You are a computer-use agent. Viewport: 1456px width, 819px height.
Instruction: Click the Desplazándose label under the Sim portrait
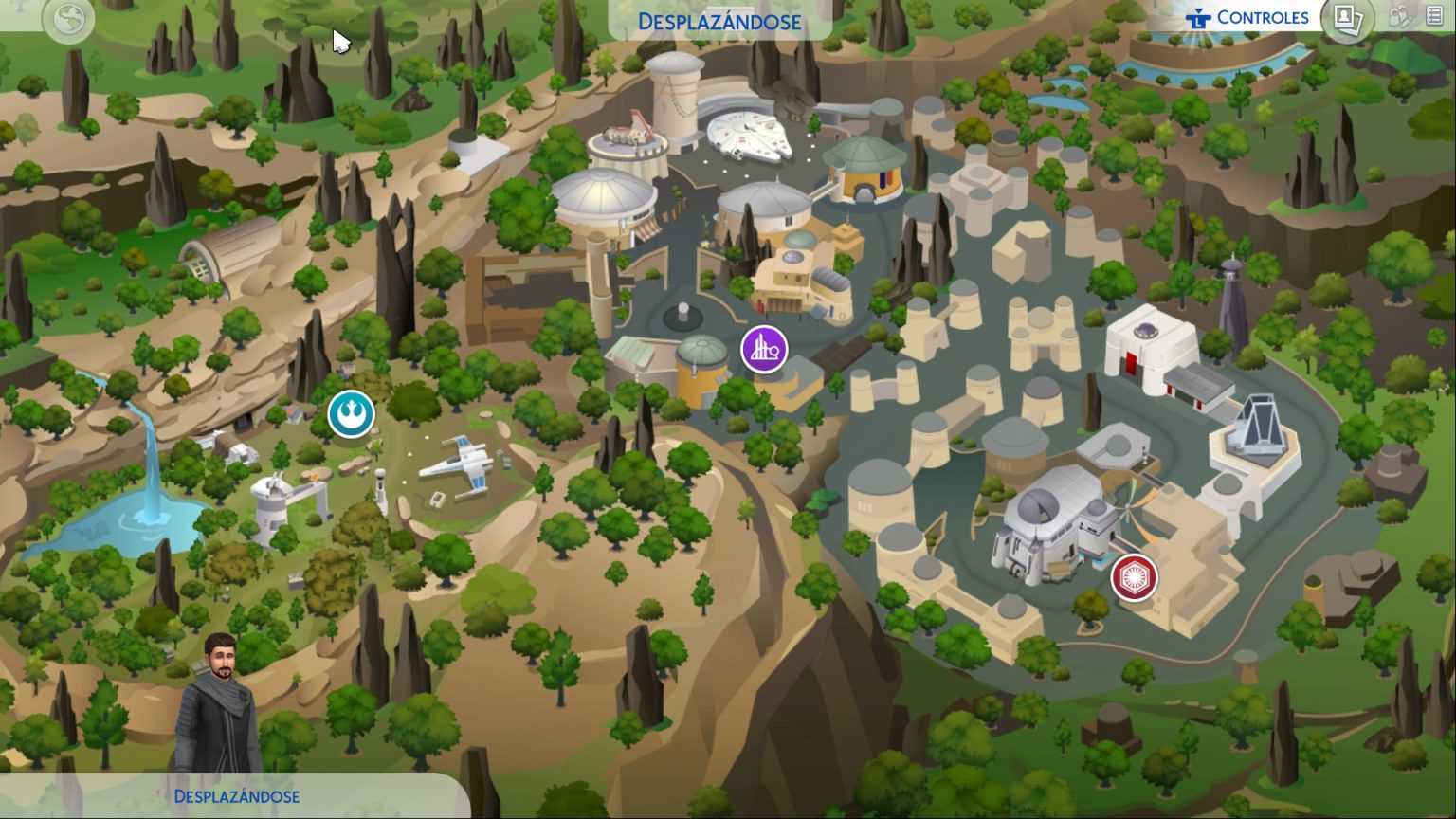(235, 796)
